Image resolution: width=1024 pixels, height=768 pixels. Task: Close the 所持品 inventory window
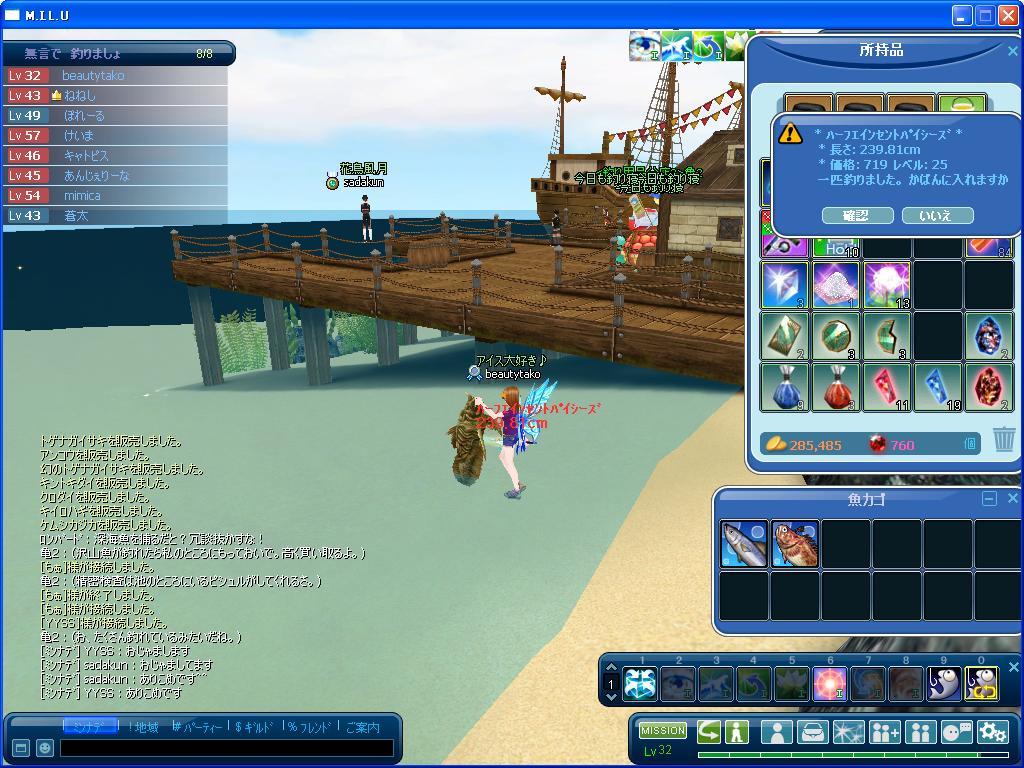(1012, 51)
